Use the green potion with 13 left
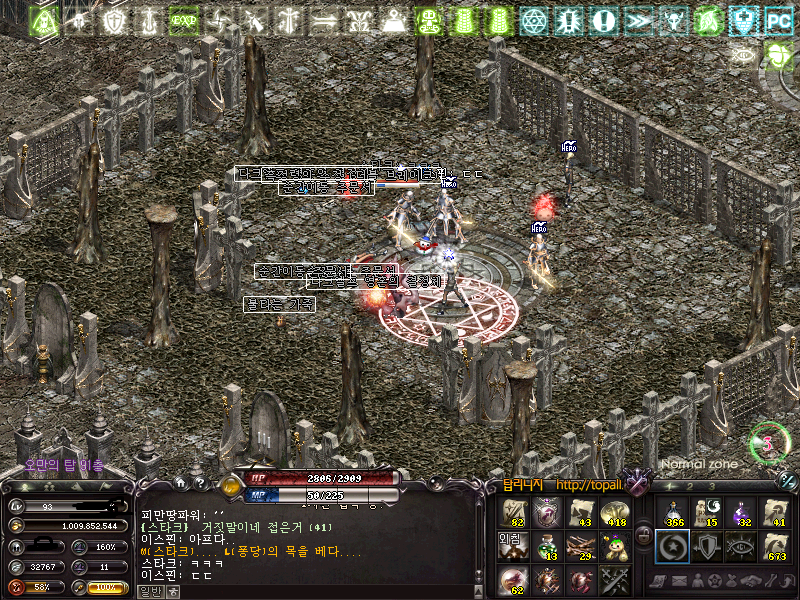 tap(548, 546)
